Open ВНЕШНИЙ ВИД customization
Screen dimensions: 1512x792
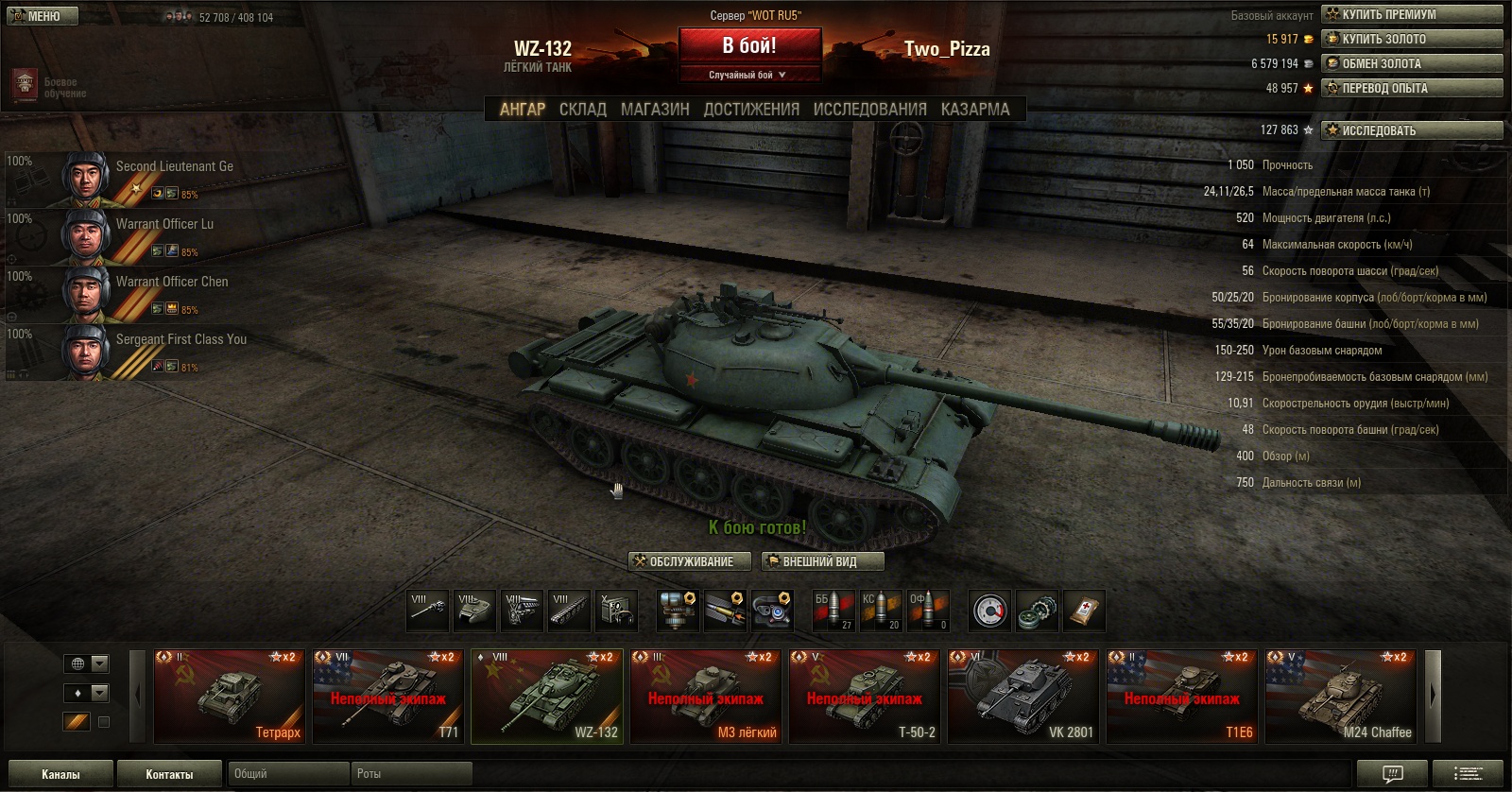click(x=822, y=561)
